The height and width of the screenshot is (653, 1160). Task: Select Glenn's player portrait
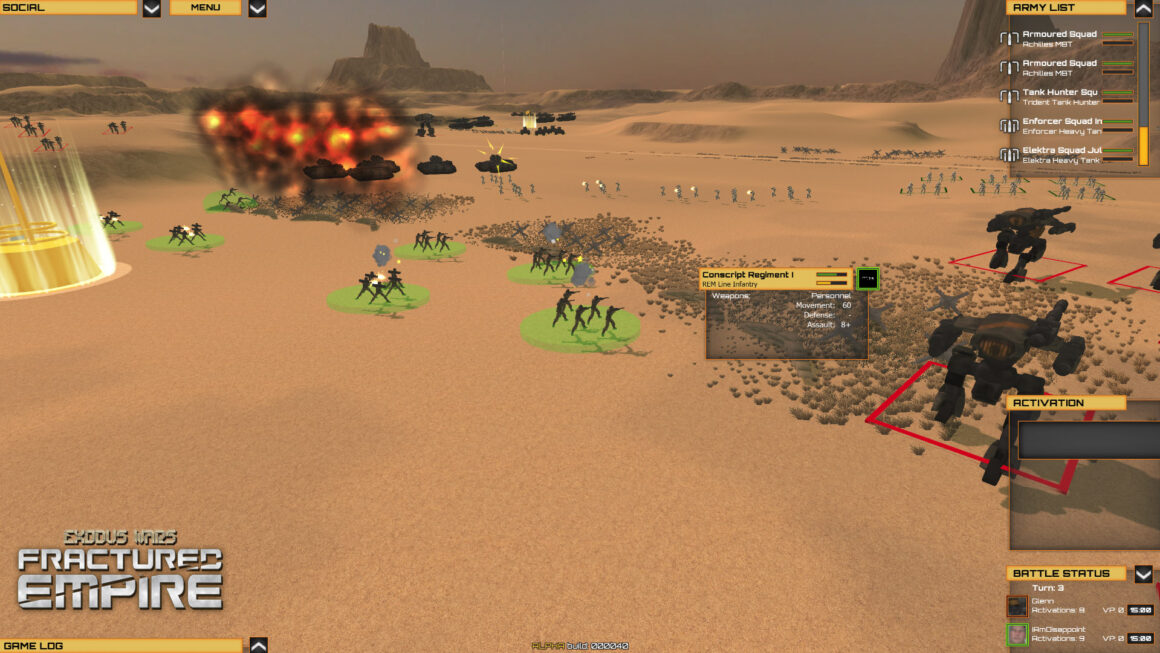tap(1017, 606)
